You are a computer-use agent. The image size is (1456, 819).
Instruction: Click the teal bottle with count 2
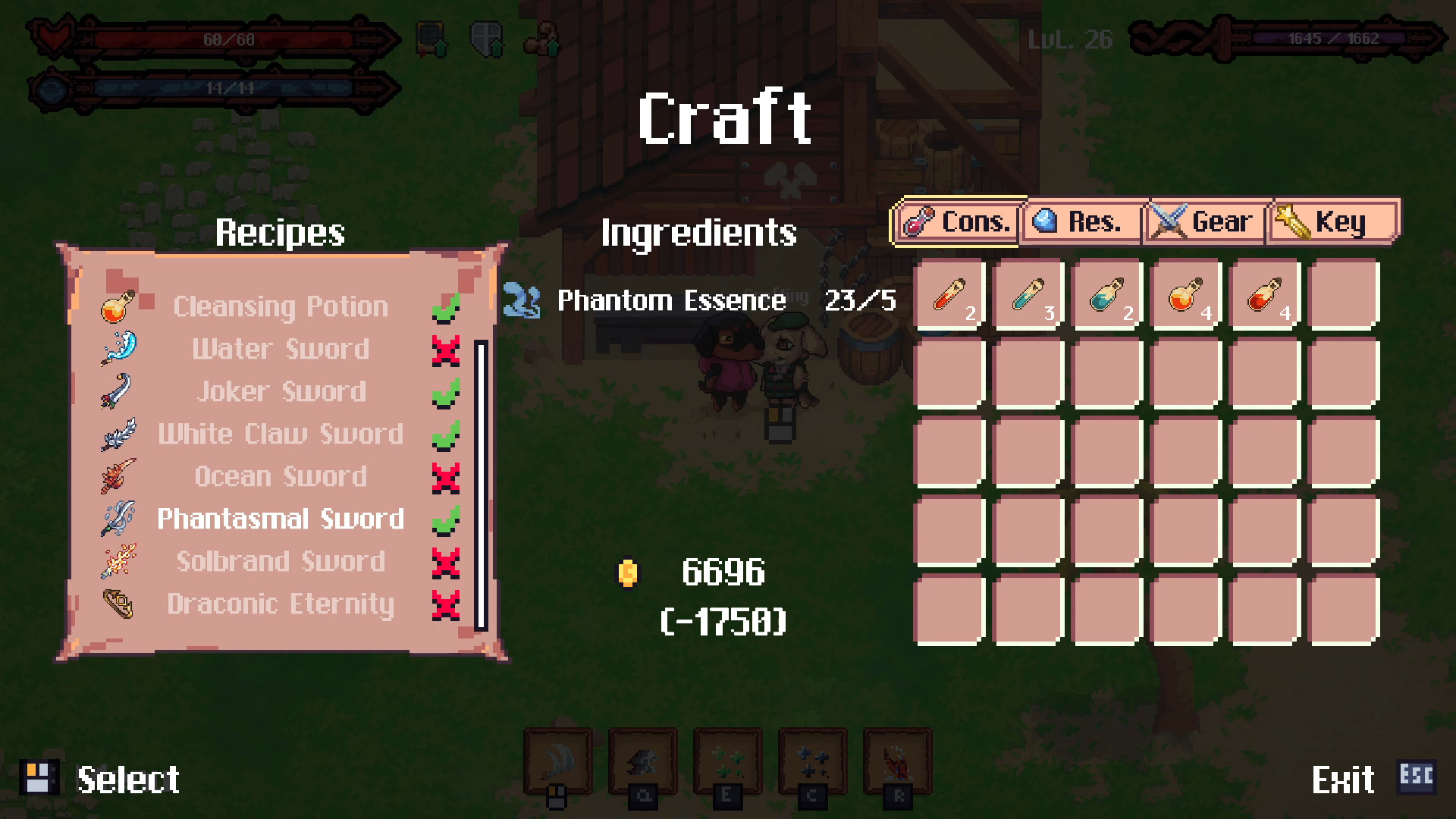click(1107, 295)
